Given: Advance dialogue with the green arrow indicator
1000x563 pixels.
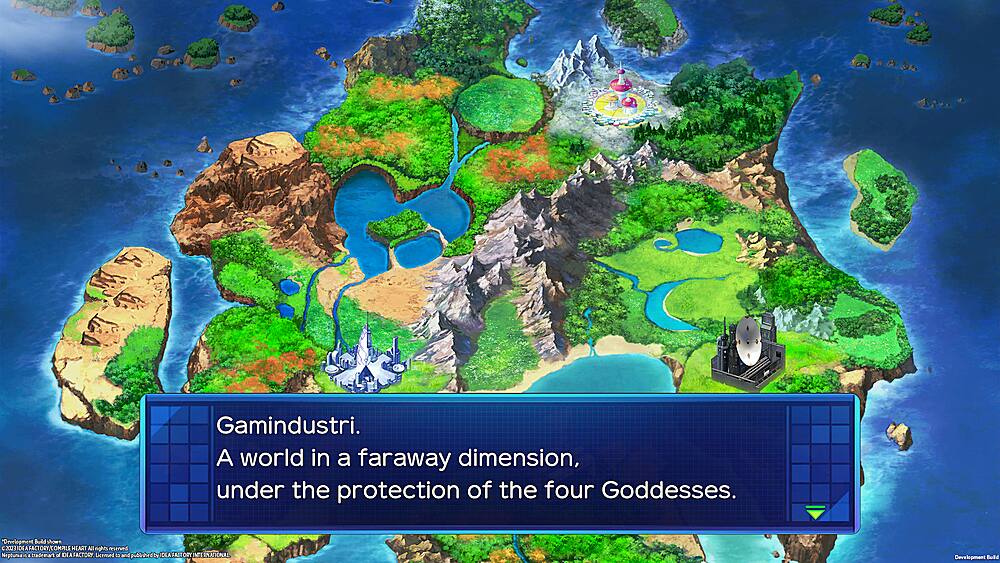Looking at the screenshot, I should (x=816, y=512).
